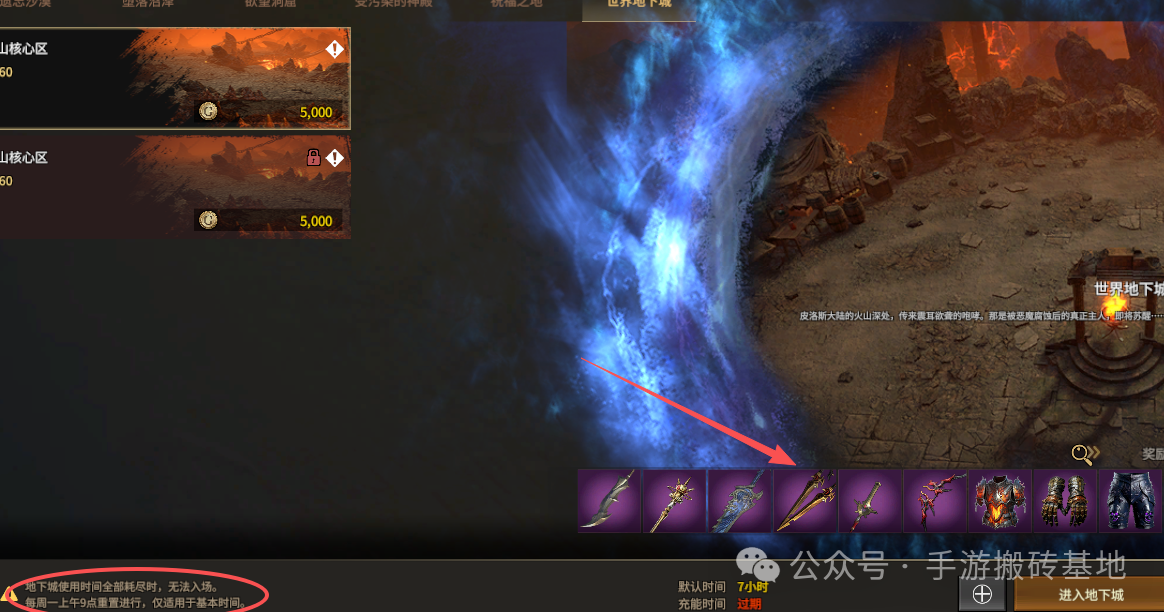Click the red padlock icon
Image resolution: width=1164 pixels, height=612 pixels.
(313, 158)
